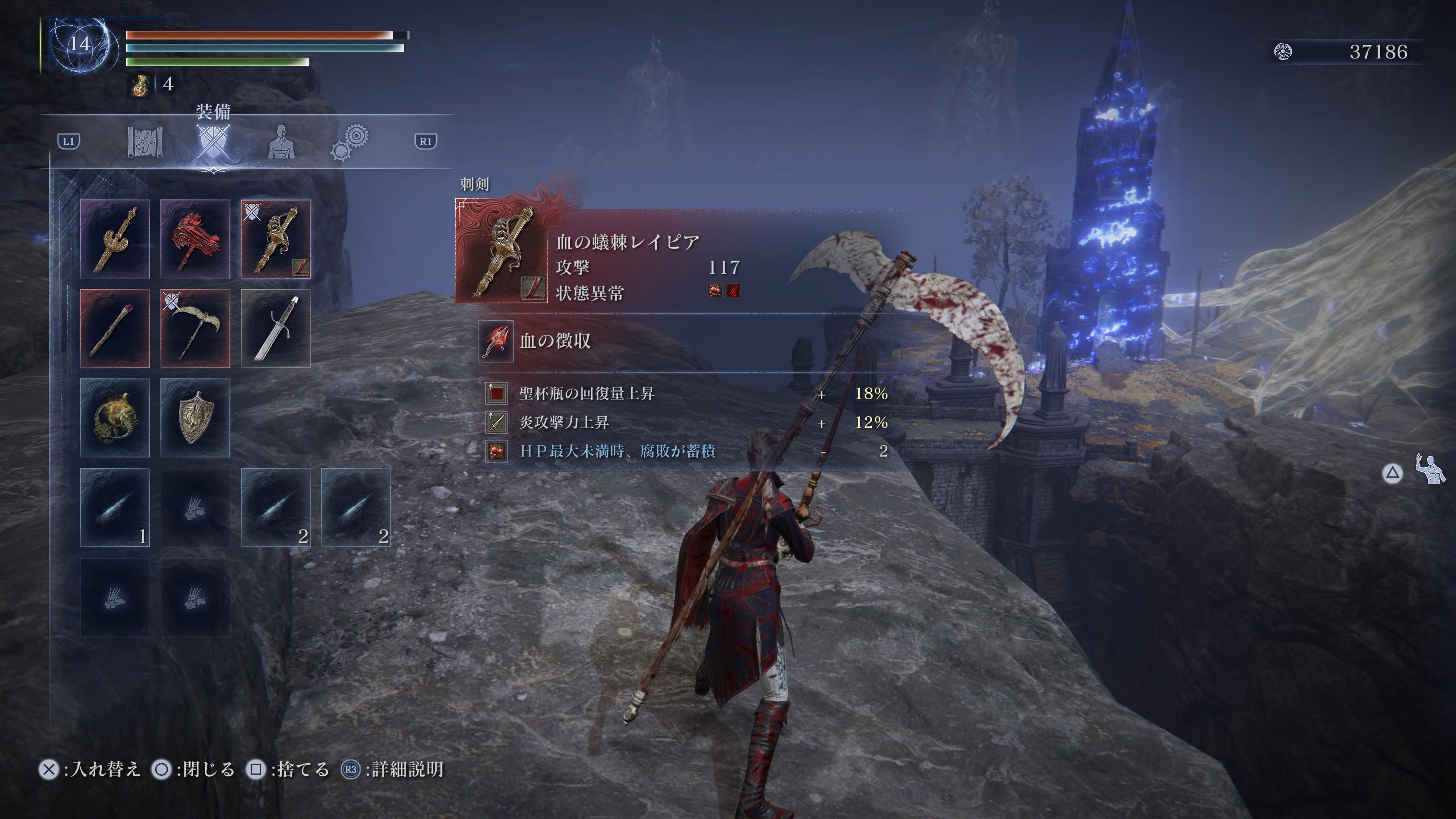Pick the wooden staff weapon slot
Viewport: 1456px width, 819px height.
[115, 328]
